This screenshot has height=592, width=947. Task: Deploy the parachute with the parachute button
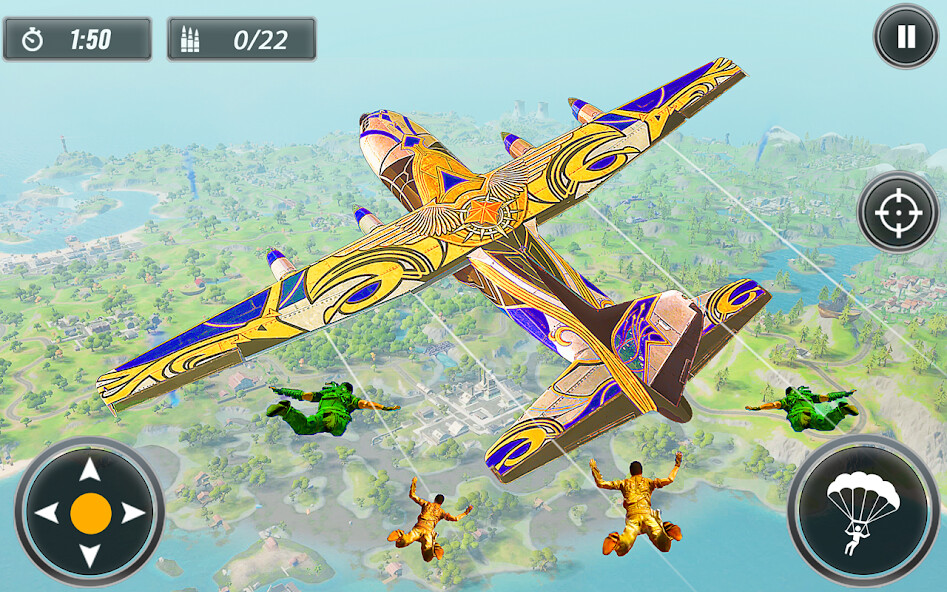click(861, 510)
